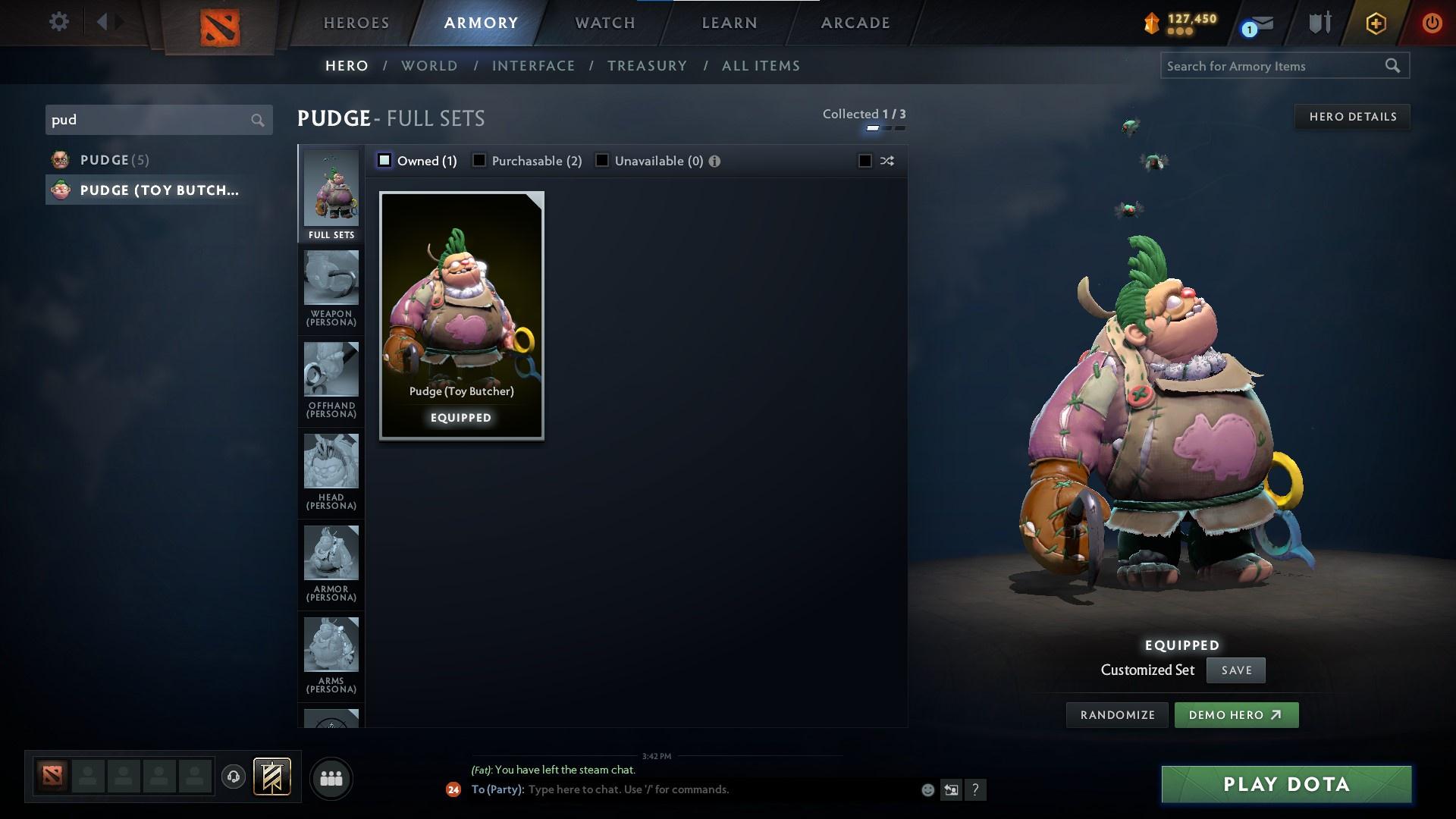This screenshot has width=1456, height=819.
Task: Switch to the ARCADE tab
Action: coord(854,23)
